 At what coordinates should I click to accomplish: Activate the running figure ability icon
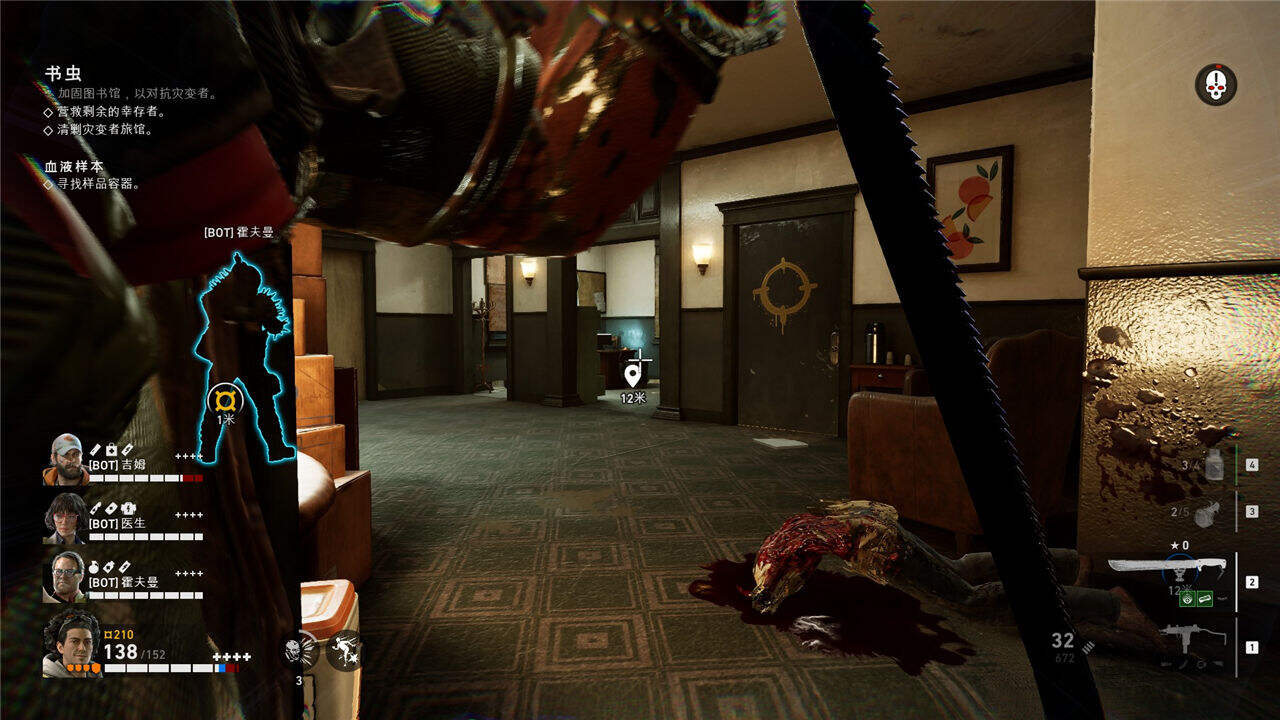point(345,651)
